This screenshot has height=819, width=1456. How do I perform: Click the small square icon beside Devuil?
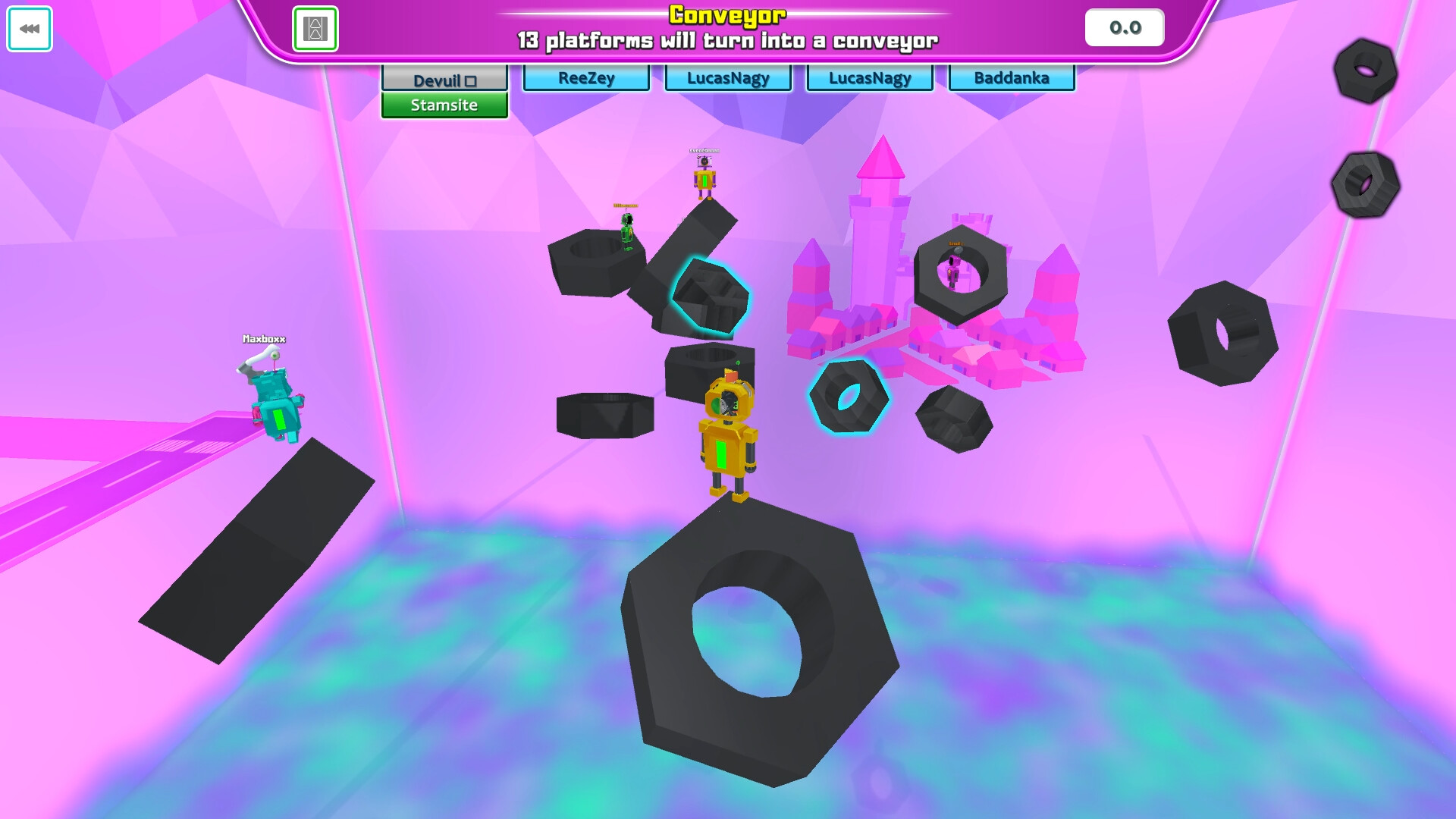472,79
